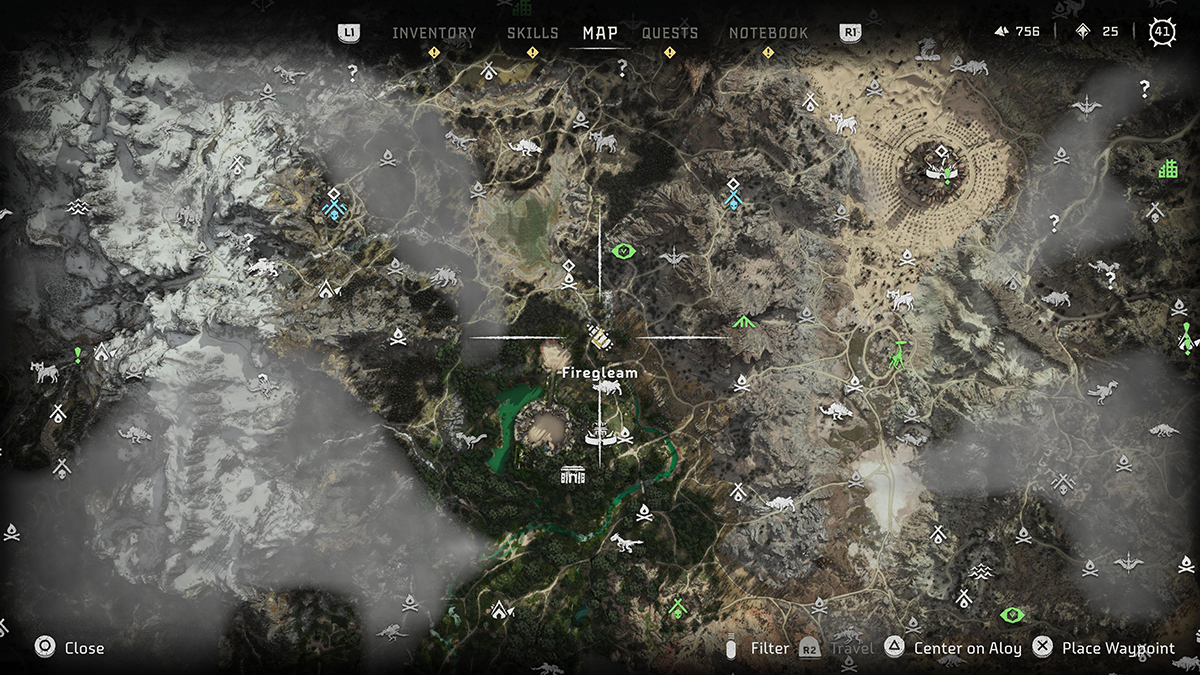Select the green Tallneck map marker
This screenshot has height=675, width=1200.
[900, 355]
